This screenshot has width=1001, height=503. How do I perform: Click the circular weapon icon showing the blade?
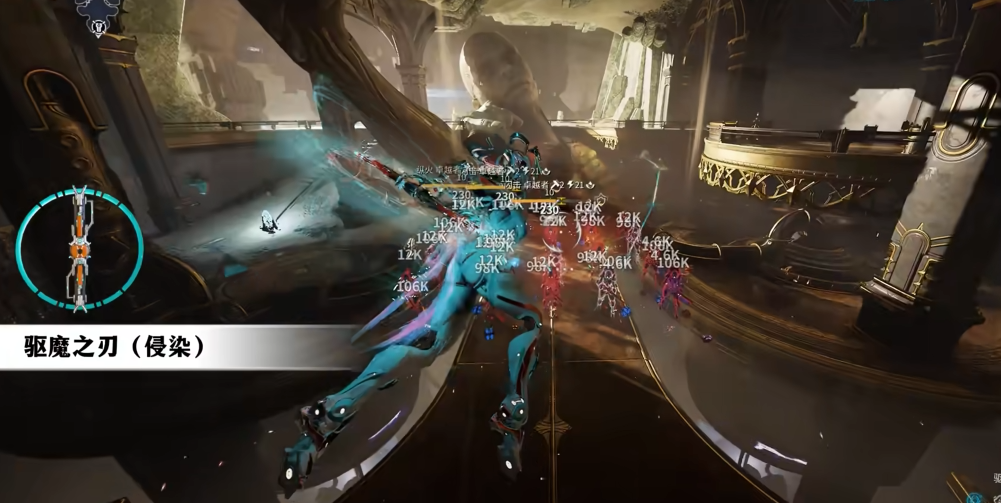(79, 249)
